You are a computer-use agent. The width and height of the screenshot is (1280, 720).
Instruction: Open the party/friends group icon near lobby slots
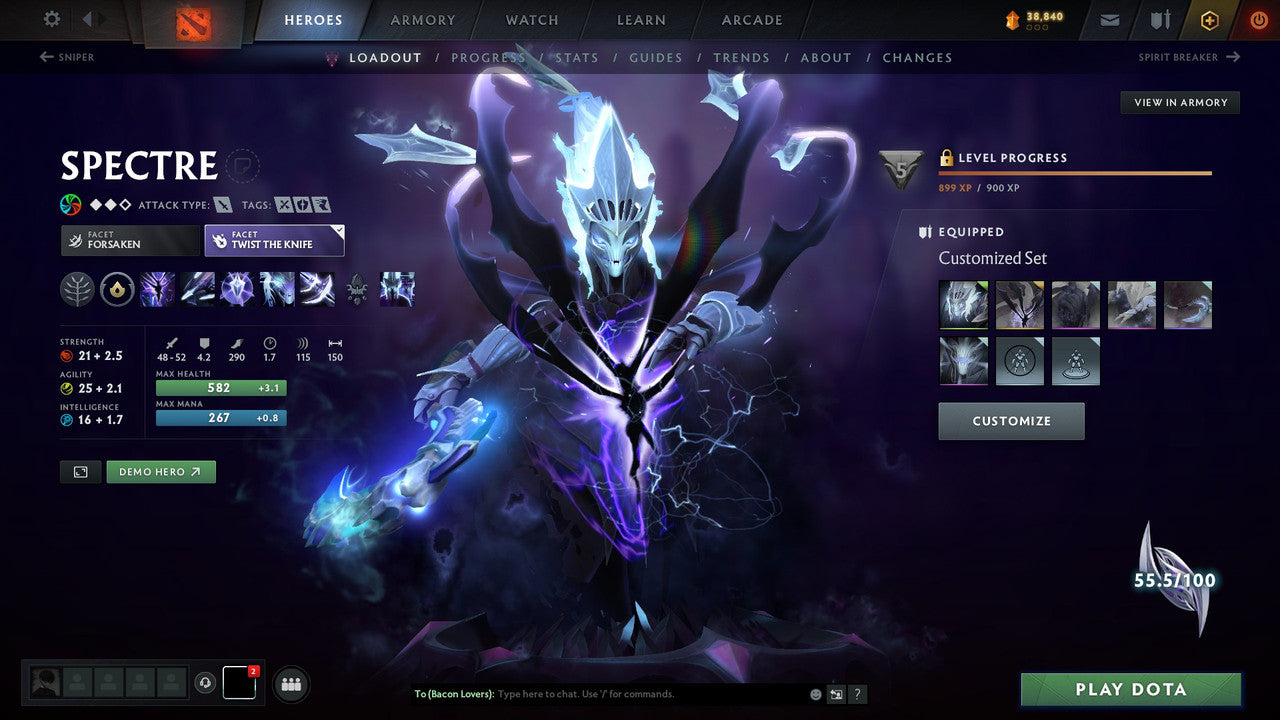coord(290,683)
